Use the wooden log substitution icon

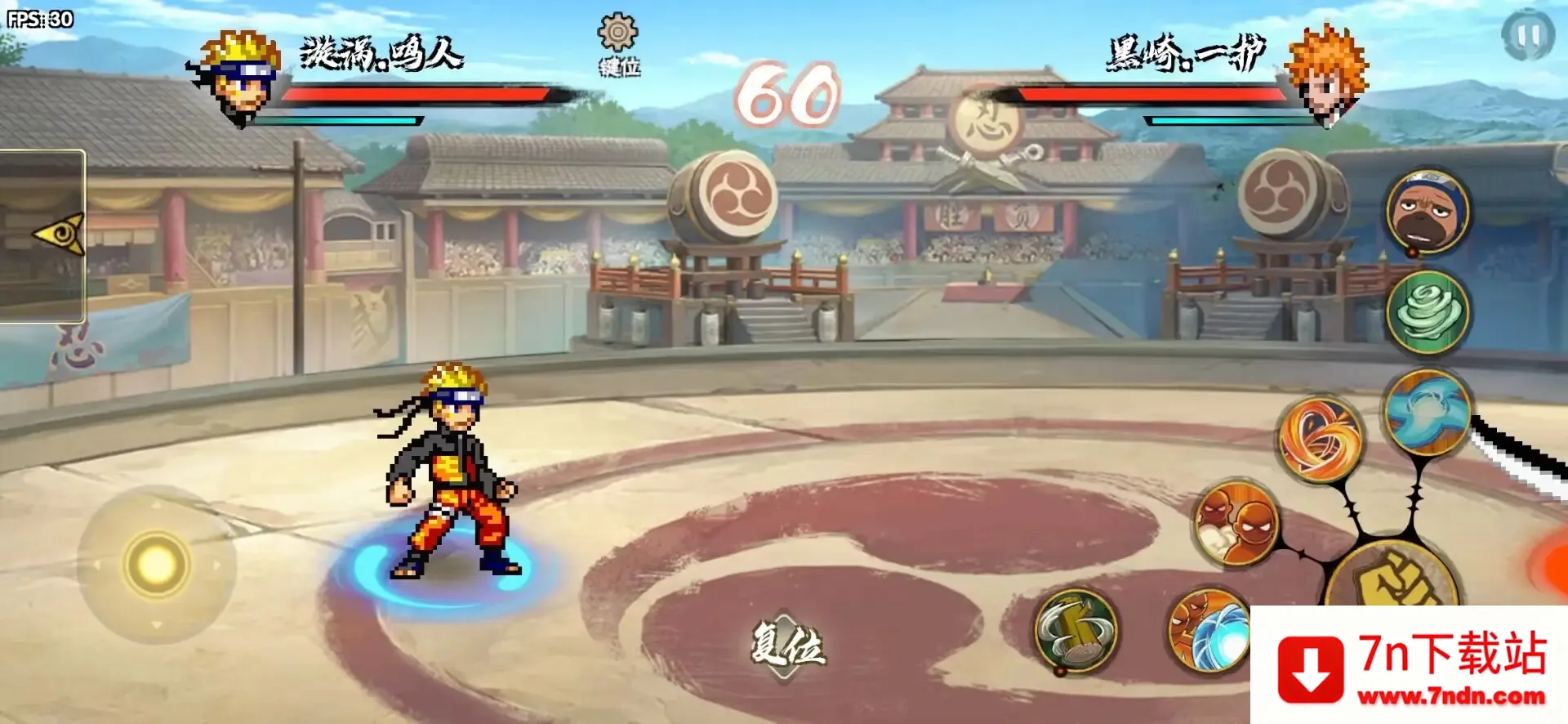pos(1076,631)
